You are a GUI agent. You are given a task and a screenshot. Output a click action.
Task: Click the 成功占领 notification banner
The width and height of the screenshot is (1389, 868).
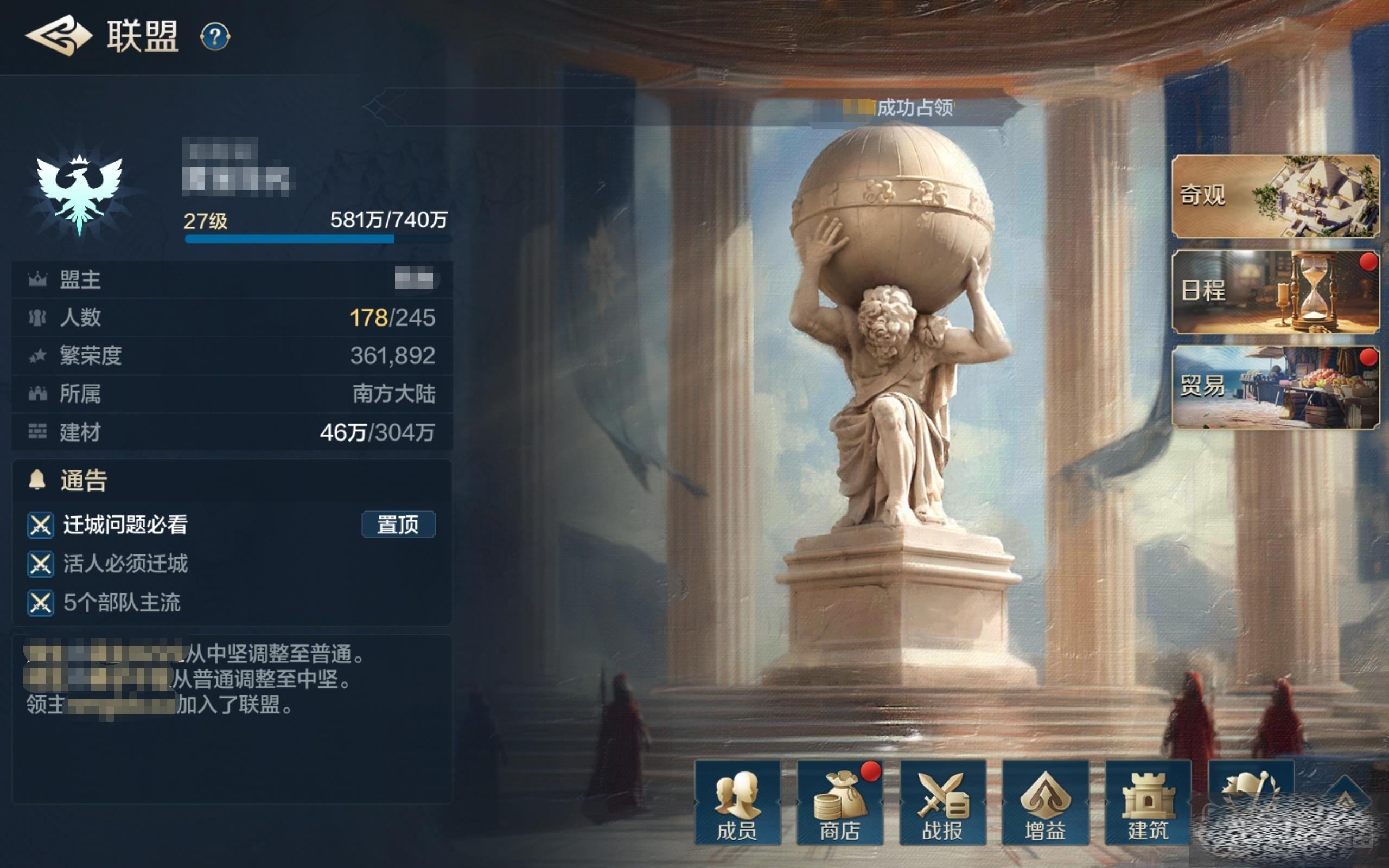point(914,107)
